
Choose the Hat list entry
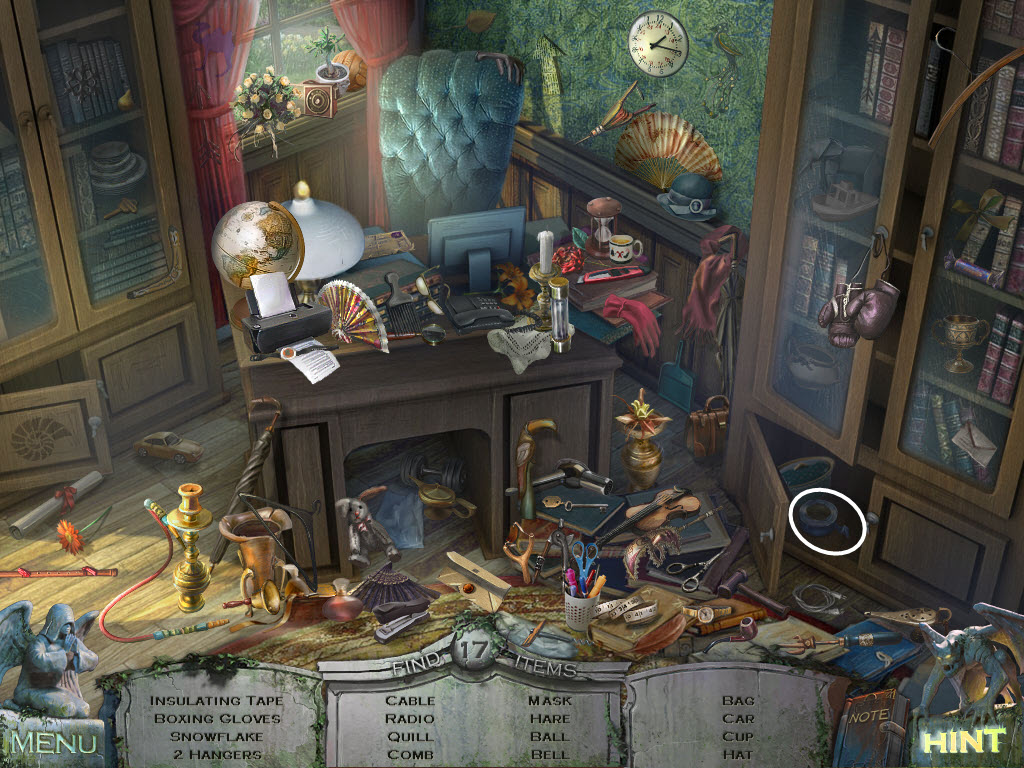[738, 754]
